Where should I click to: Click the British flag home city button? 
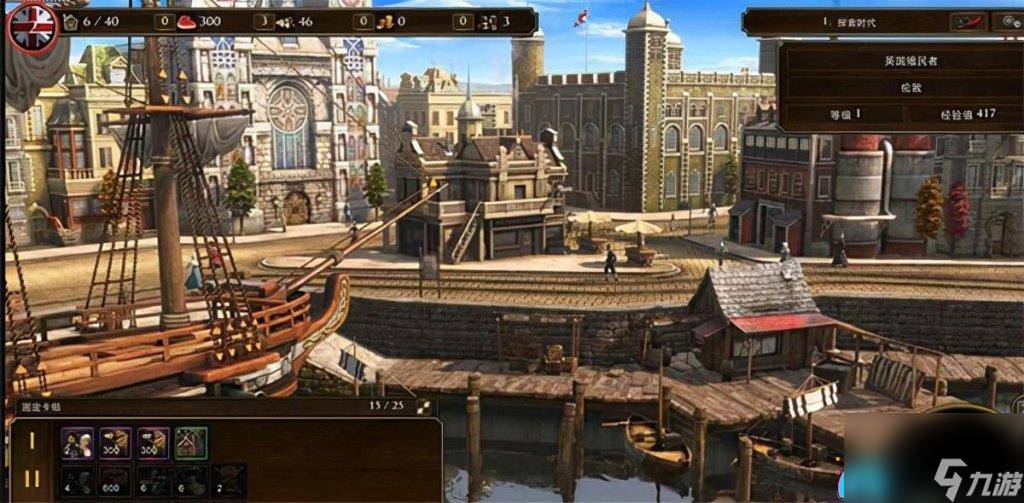tap(31, 26)
